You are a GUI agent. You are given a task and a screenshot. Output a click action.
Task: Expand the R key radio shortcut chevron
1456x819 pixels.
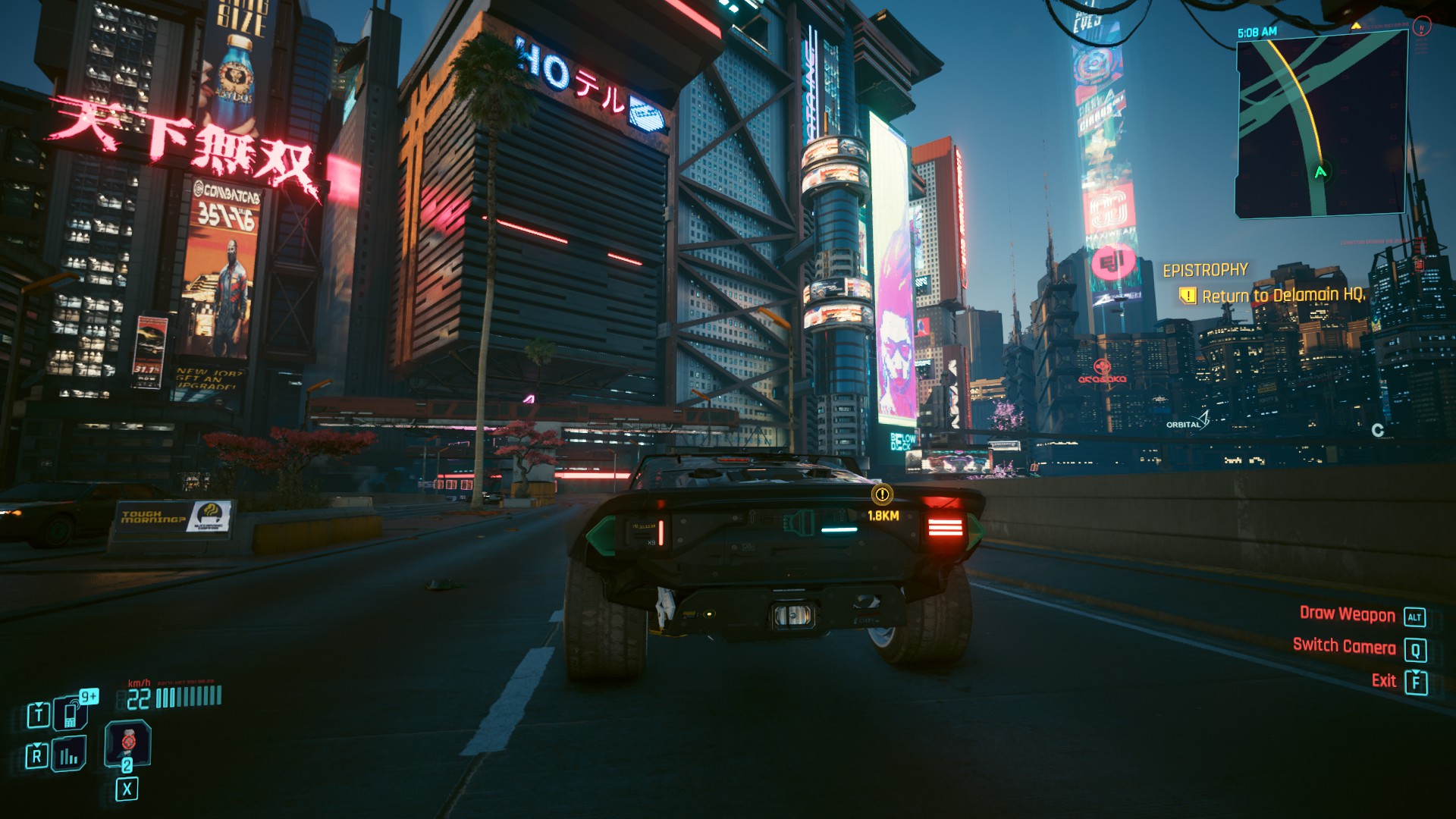coord(37,745)
